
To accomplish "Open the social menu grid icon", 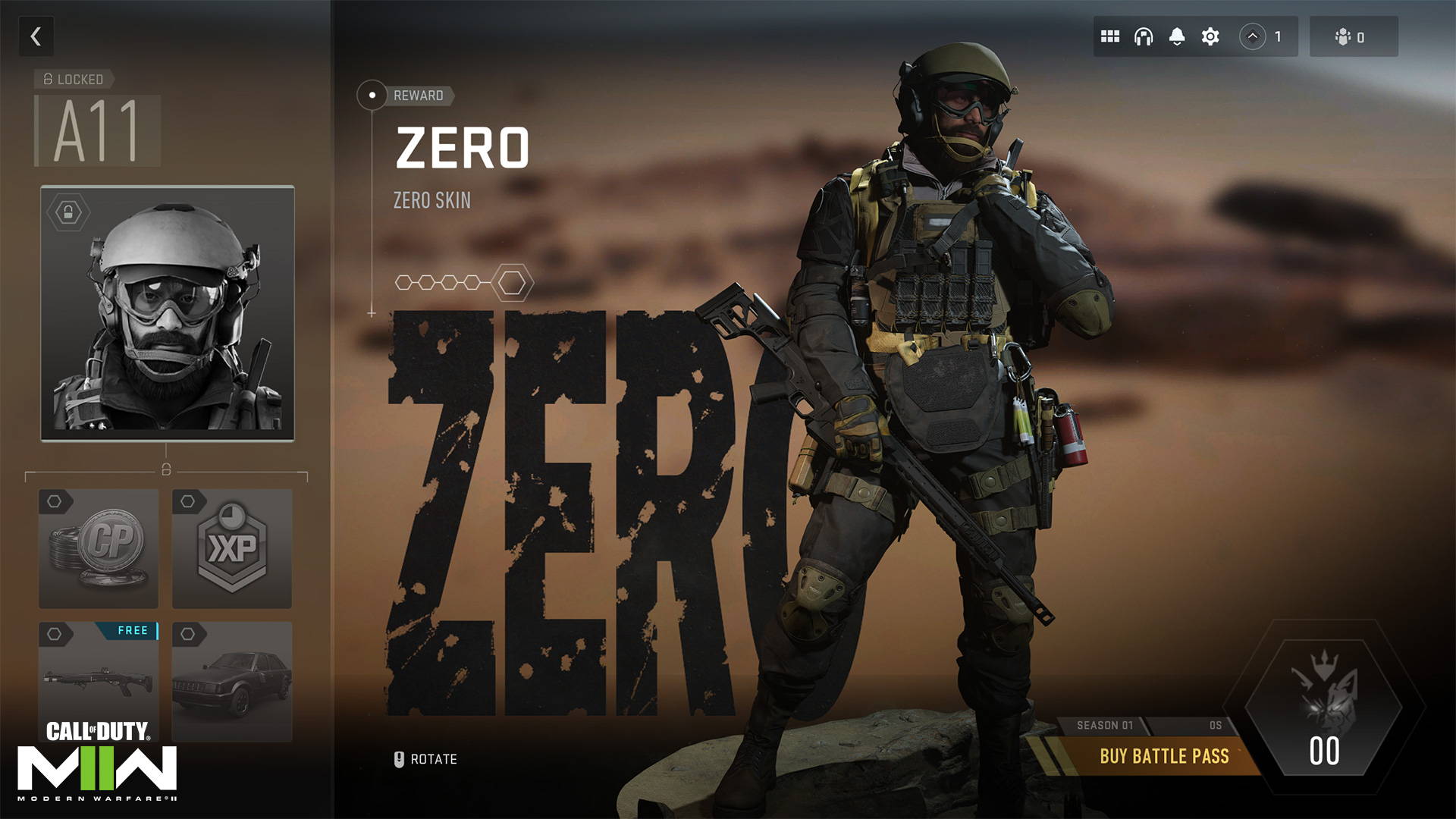I will click(1110, 36).
